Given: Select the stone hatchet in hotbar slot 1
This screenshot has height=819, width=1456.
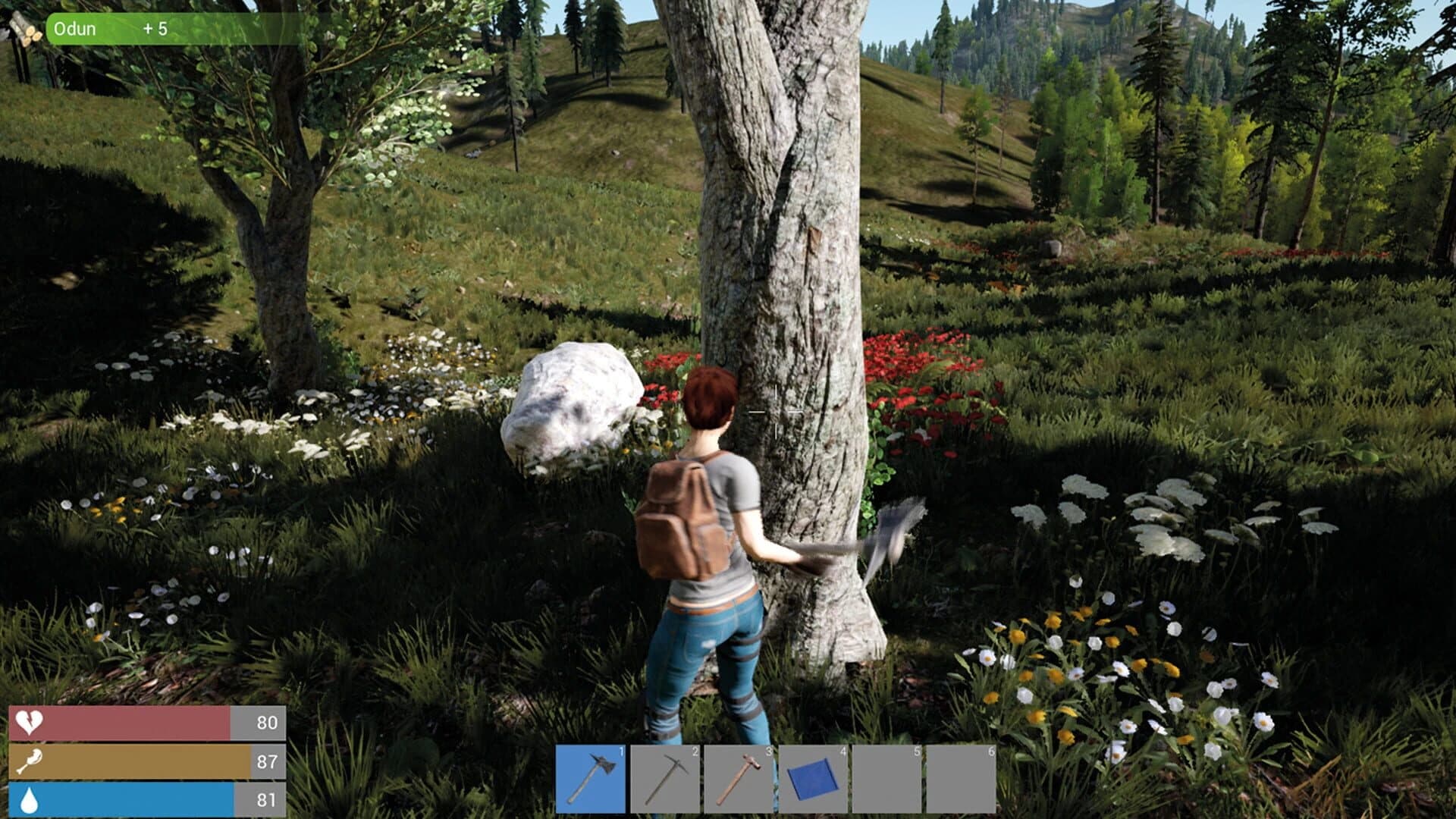Looking at the screenshot, I should tap(591, 777).
